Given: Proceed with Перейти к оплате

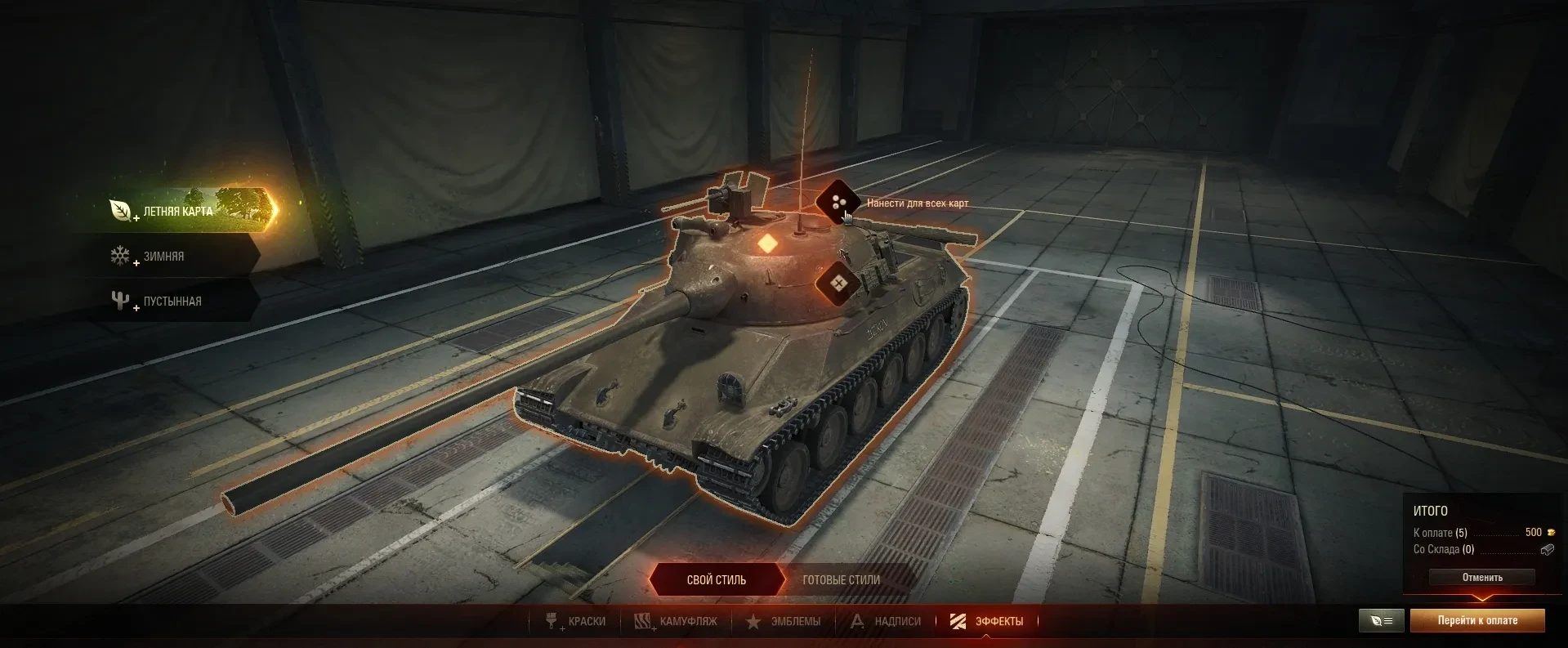Looking at the screenshot, I should tap(1477, 621).
